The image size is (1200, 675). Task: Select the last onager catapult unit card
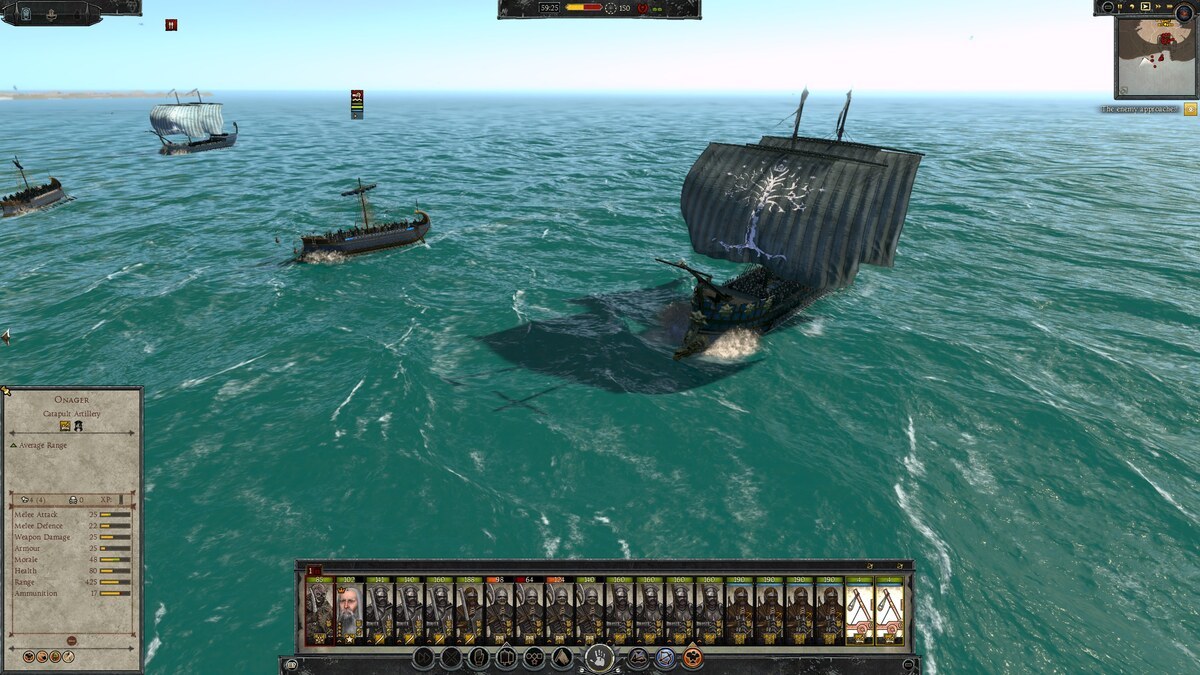coord(889,612)
